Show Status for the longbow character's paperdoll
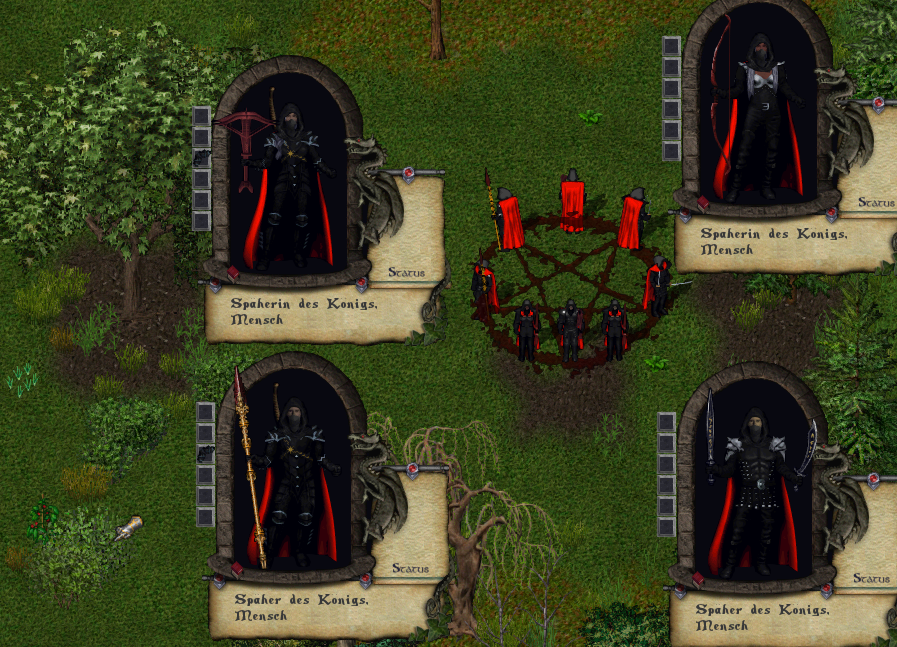Screen dimensions: 897x647 [874, 203]
